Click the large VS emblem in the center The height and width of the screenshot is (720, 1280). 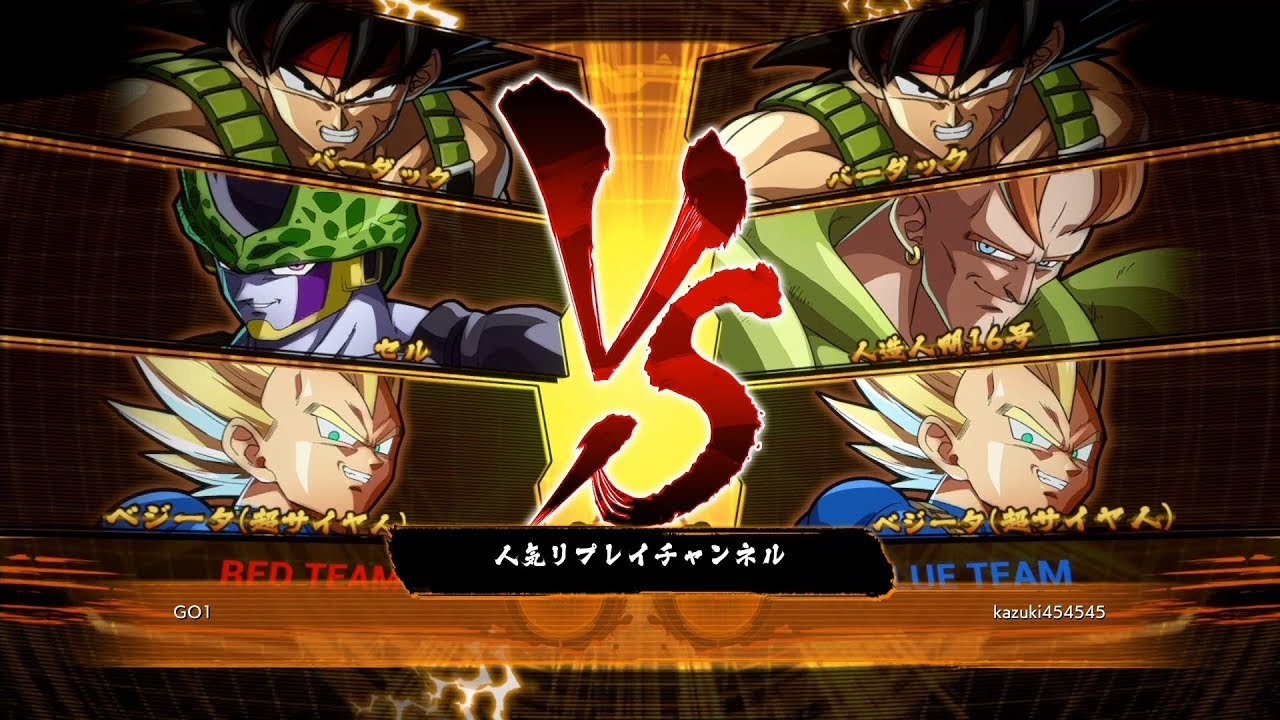click(635, 300)
